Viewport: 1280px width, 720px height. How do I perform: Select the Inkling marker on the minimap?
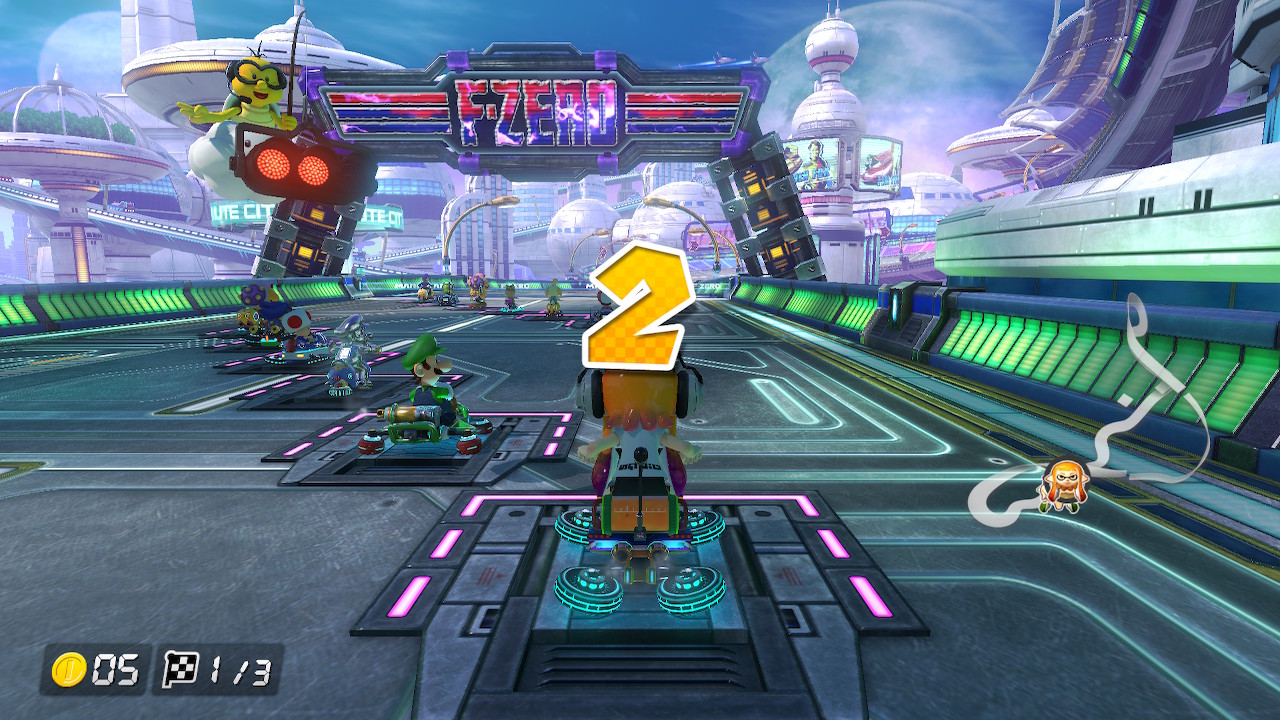click(x=1060, y=487)
